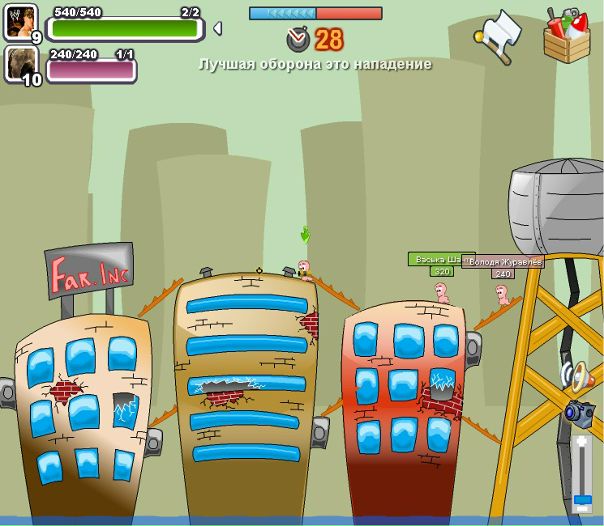Select the level 9 player avatar

point(22,21)
